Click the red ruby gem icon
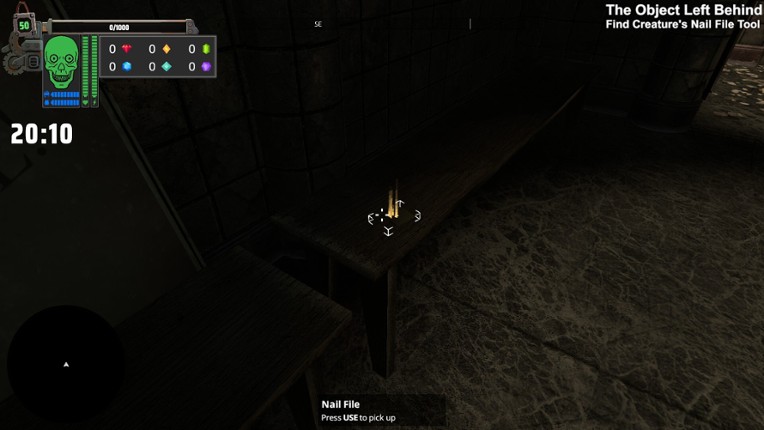 [127, 49]
